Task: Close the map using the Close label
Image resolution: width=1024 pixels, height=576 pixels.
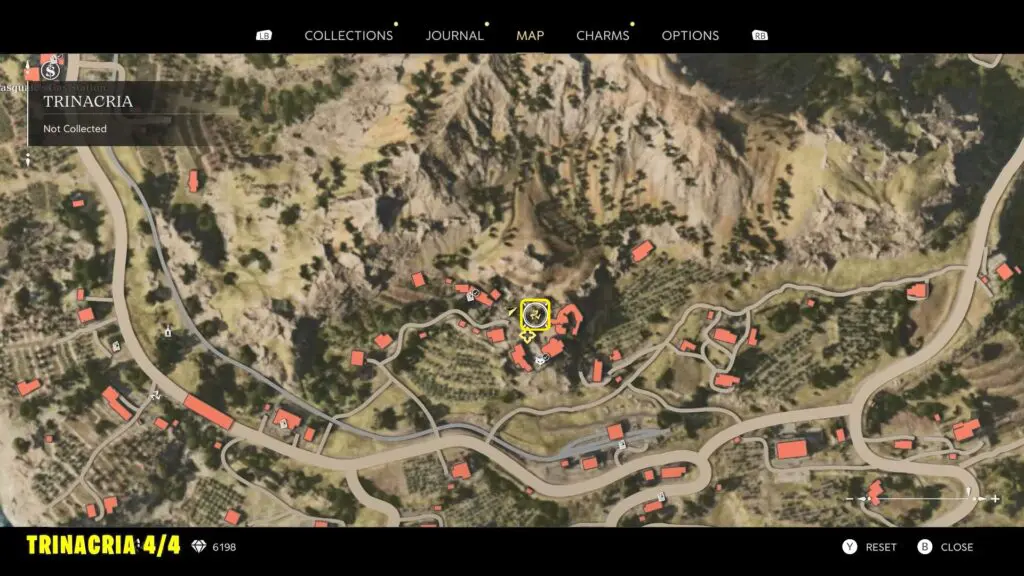Action: [x=956, y=547]
